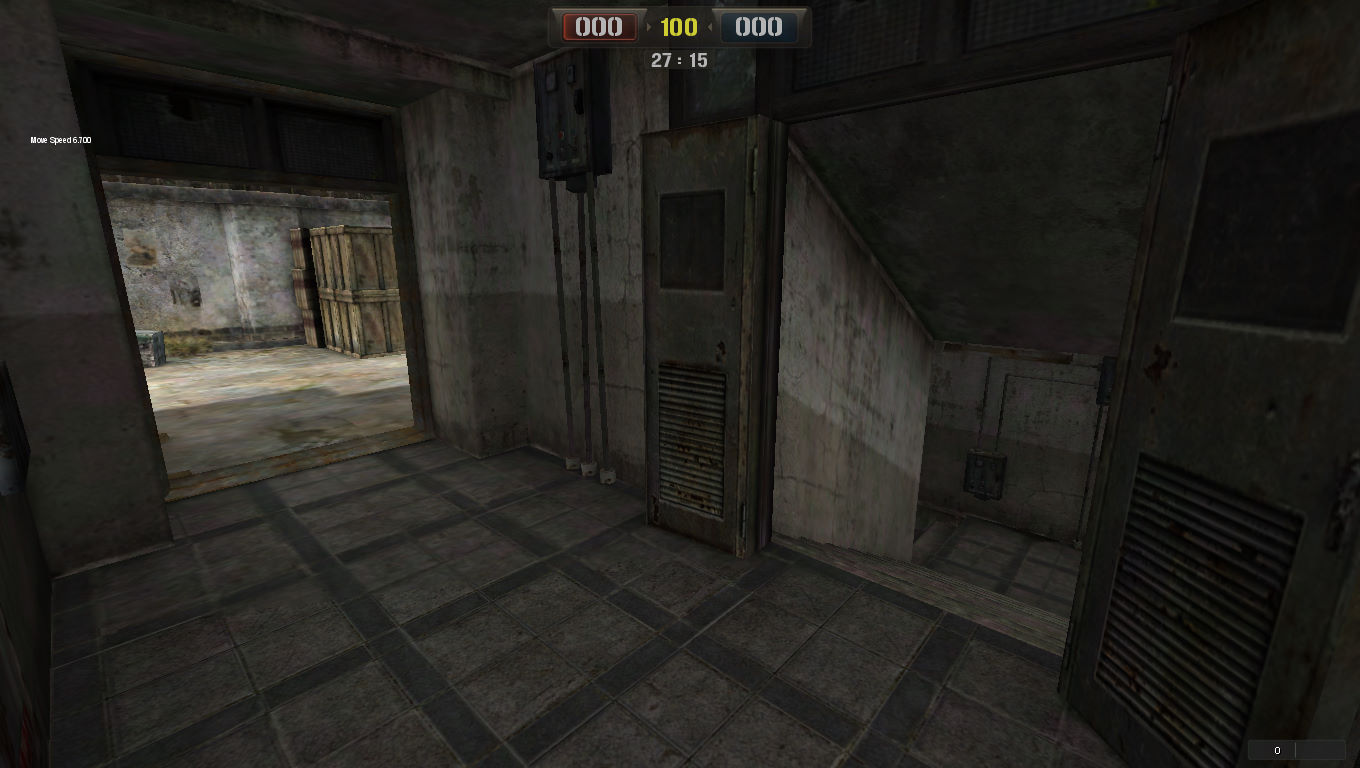Toggle the Move Speed 6.700 overlay

58,140
